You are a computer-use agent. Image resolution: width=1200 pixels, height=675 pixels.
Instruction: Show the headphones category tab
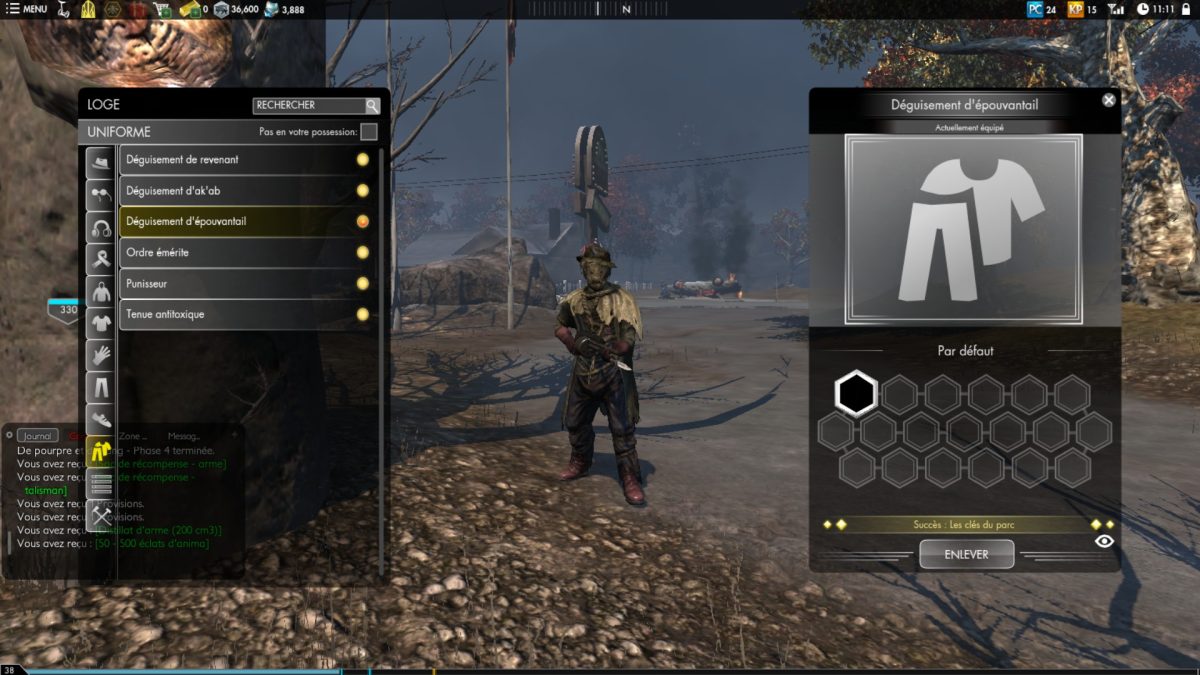100,226
